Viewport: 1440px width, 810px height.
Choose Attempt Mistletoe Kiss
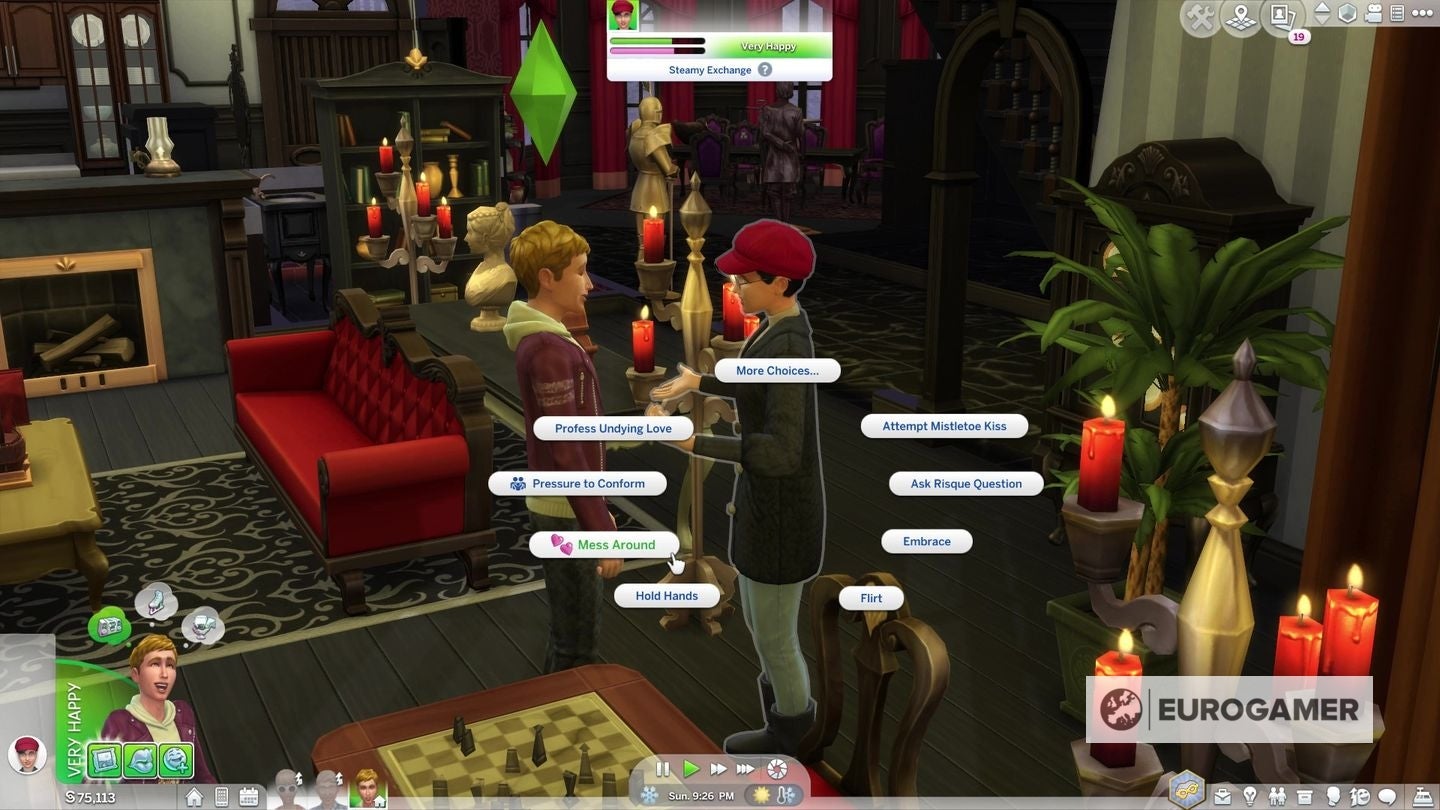[x=943, y=425]
